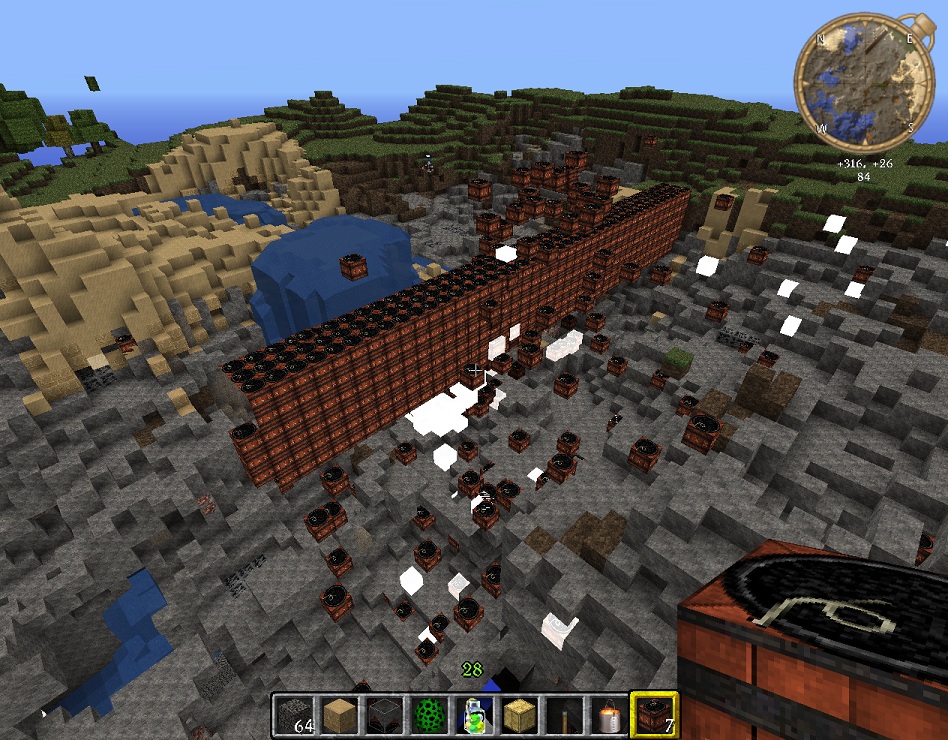Select the dark stone stack of 64
Screen dimensions: 948x740
pyautogui.click(x=295, y=716)
